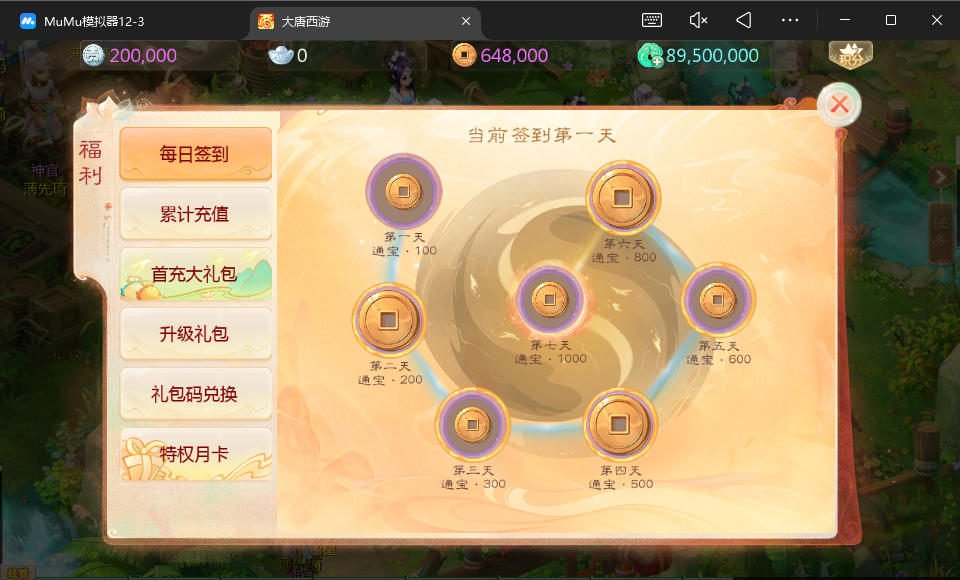Choose the 第四天 coin reward (通宝 500)
Screen dimensions: 960x580
620,424
